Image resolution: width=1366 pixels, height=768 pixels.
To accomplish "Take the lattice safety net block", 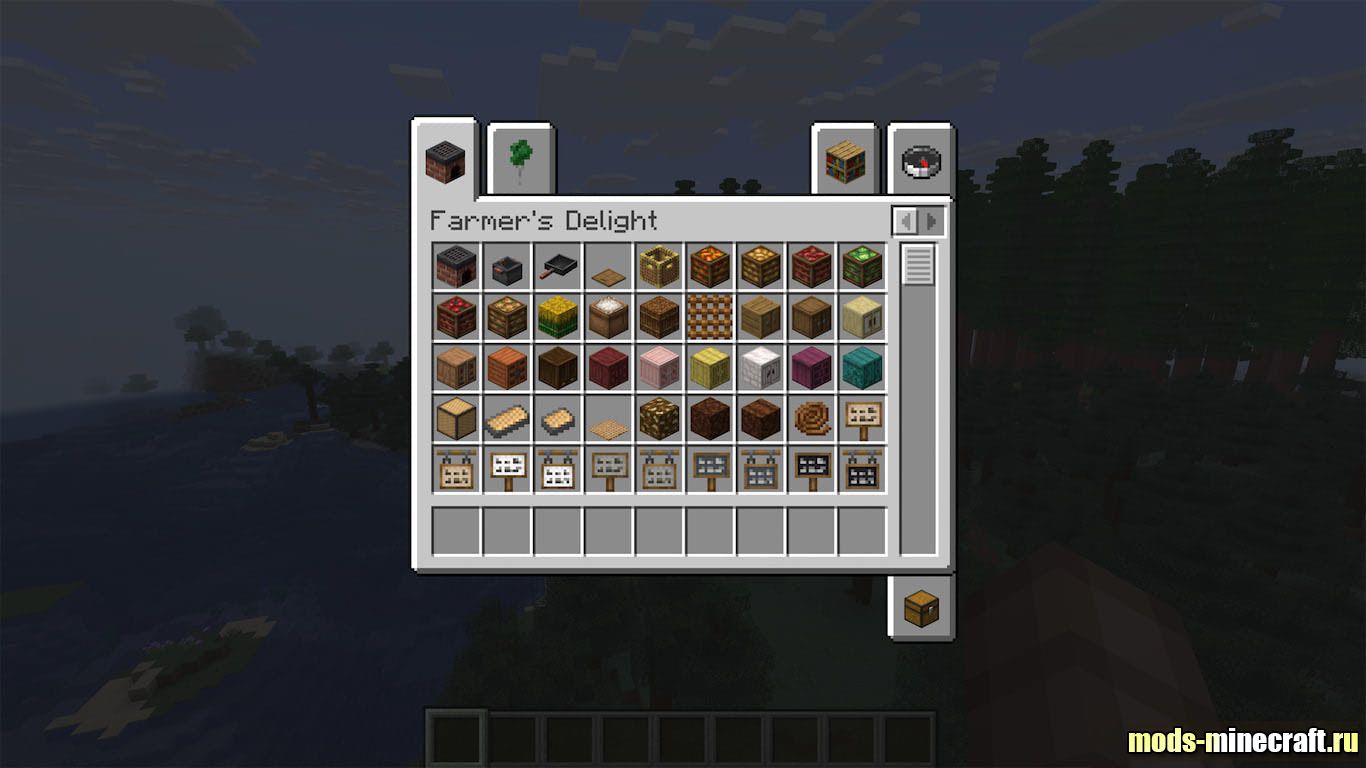I will coord(710,317).
